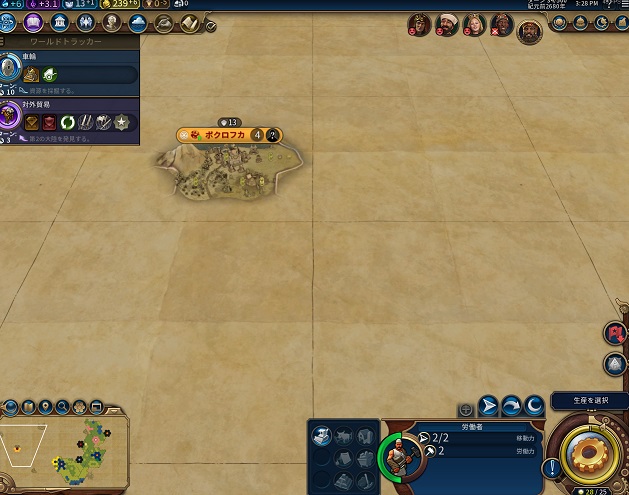Activate the move-to arrow unit command
Viewport: 629px width, 495px height.
pos(489,406)
